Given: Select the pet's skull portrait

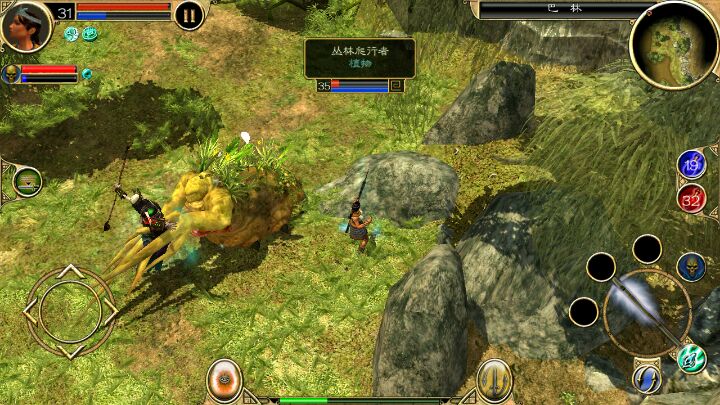Looking at the screenshot, I should (x=12, y=73).
